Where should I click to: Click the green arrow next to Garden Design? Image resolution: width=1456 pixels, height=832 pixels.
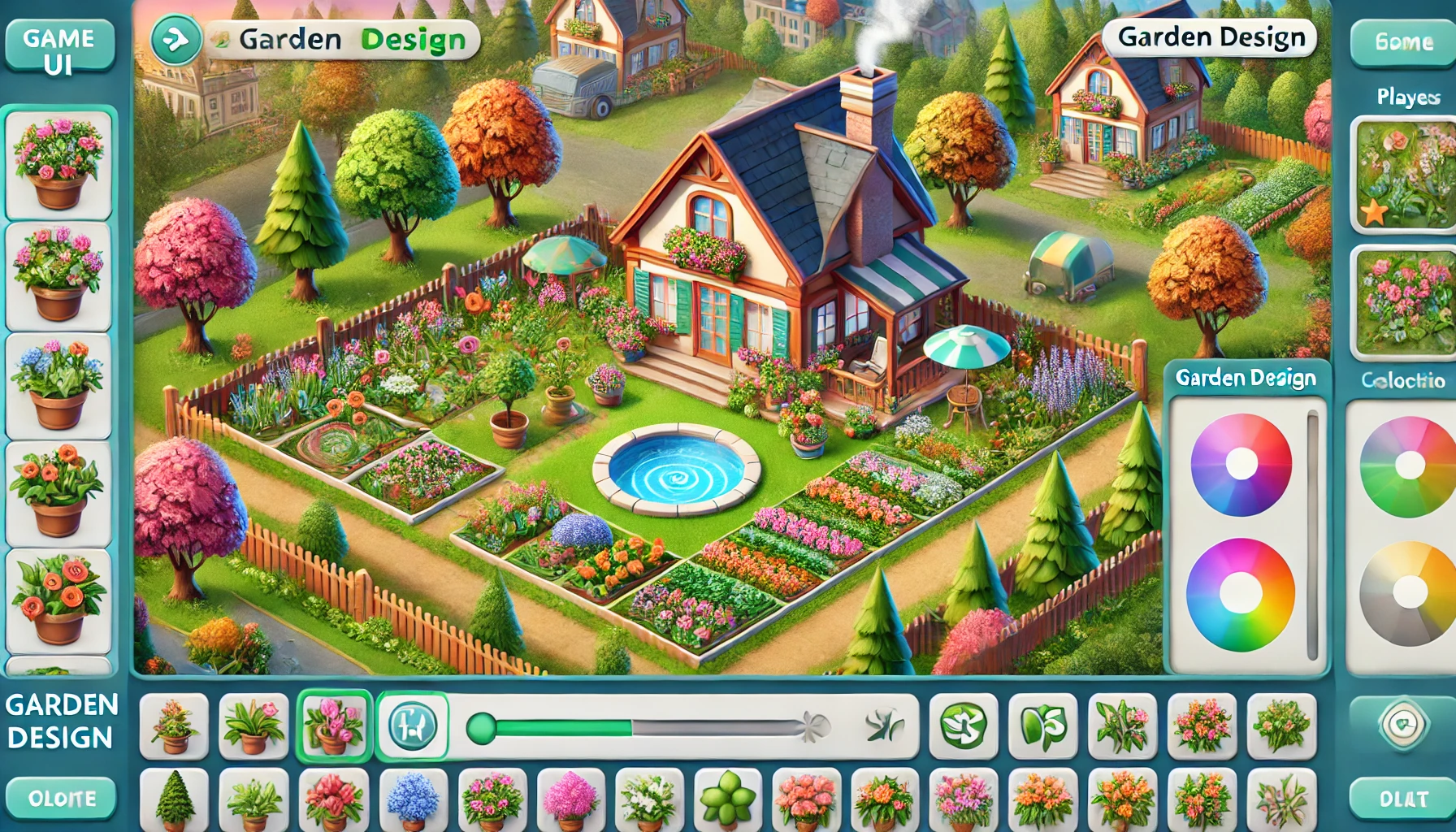(175, 40)
